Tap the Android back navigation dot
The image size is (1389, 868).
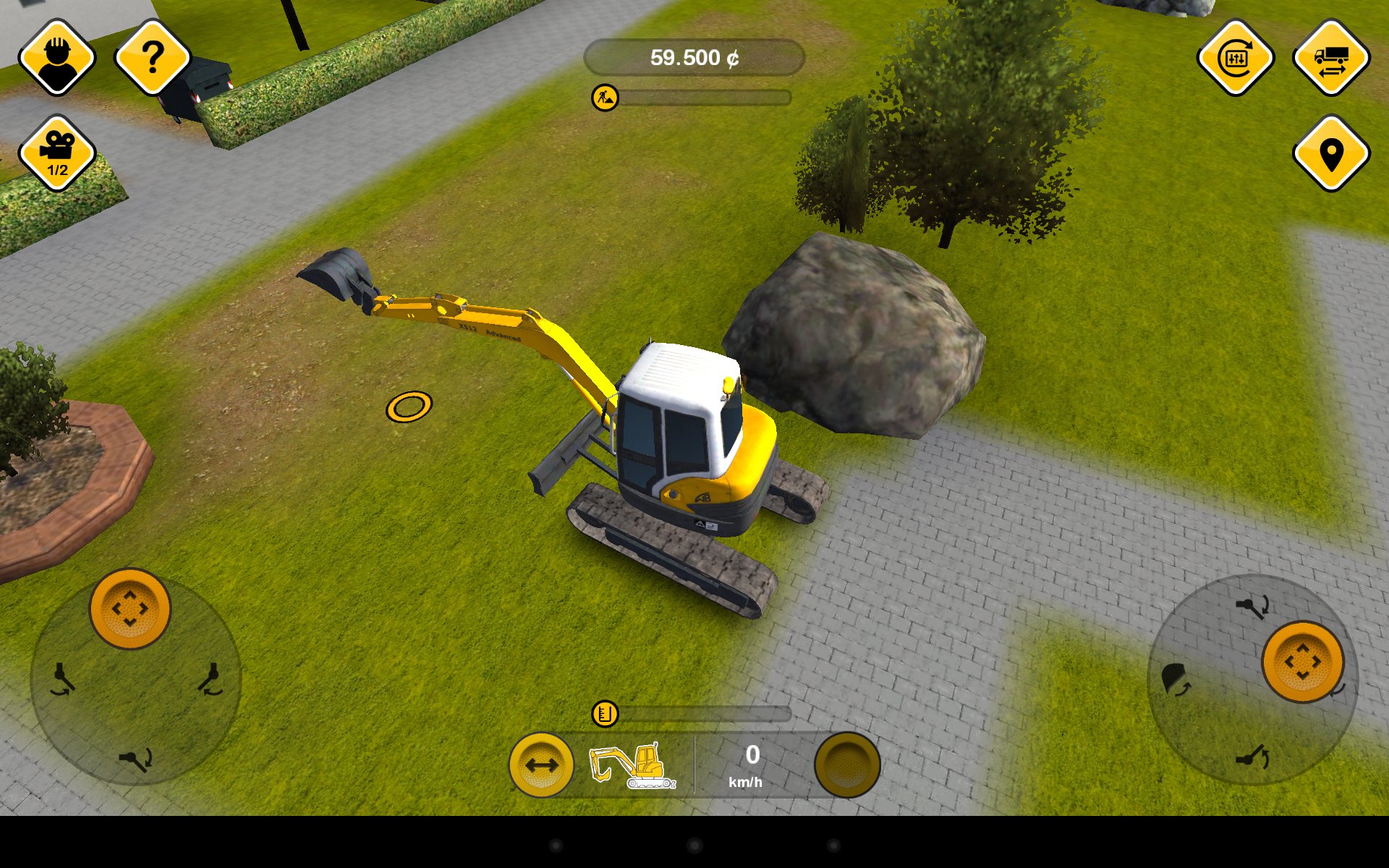point(556,845)
